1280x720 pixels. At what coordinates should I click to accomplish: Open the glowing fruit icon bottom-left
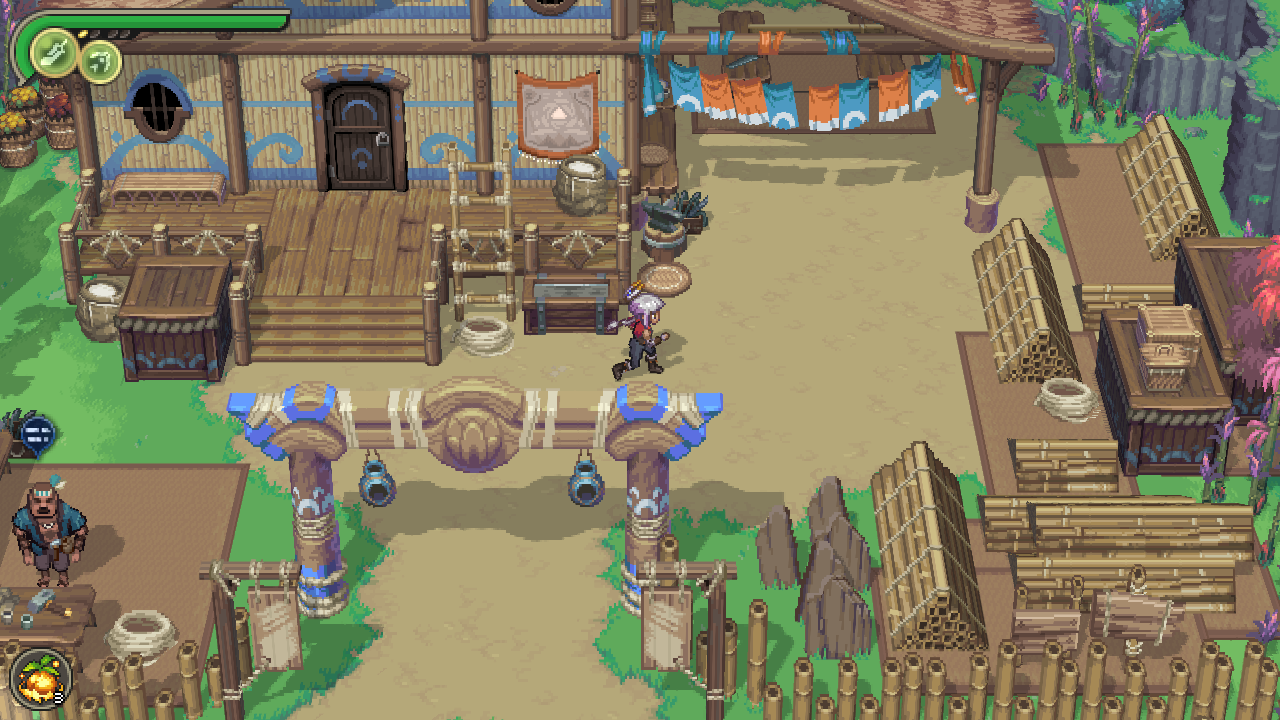point(40,678)
